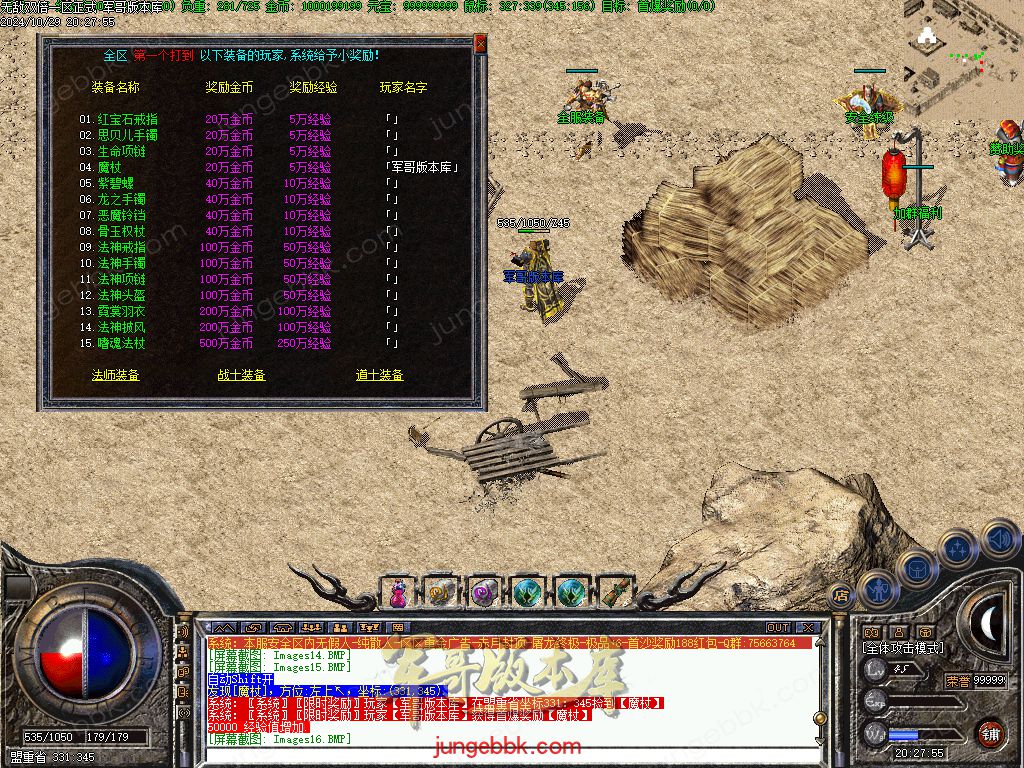1024x768 pixels.
Task: Close the chat bar with X button
Action: 810,627
